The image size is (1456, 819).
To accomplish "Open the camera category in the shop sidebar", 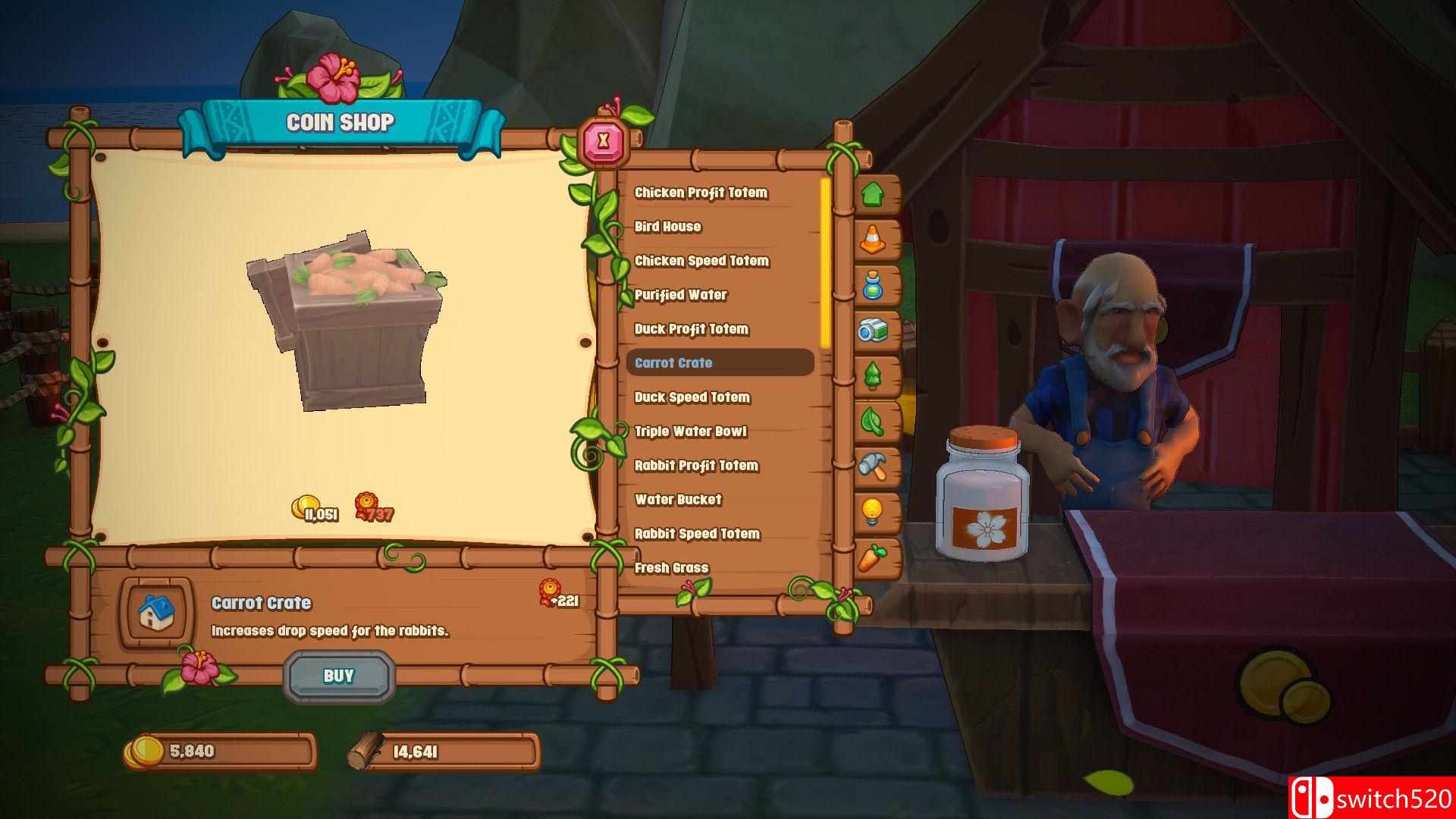I will point(874,331).
